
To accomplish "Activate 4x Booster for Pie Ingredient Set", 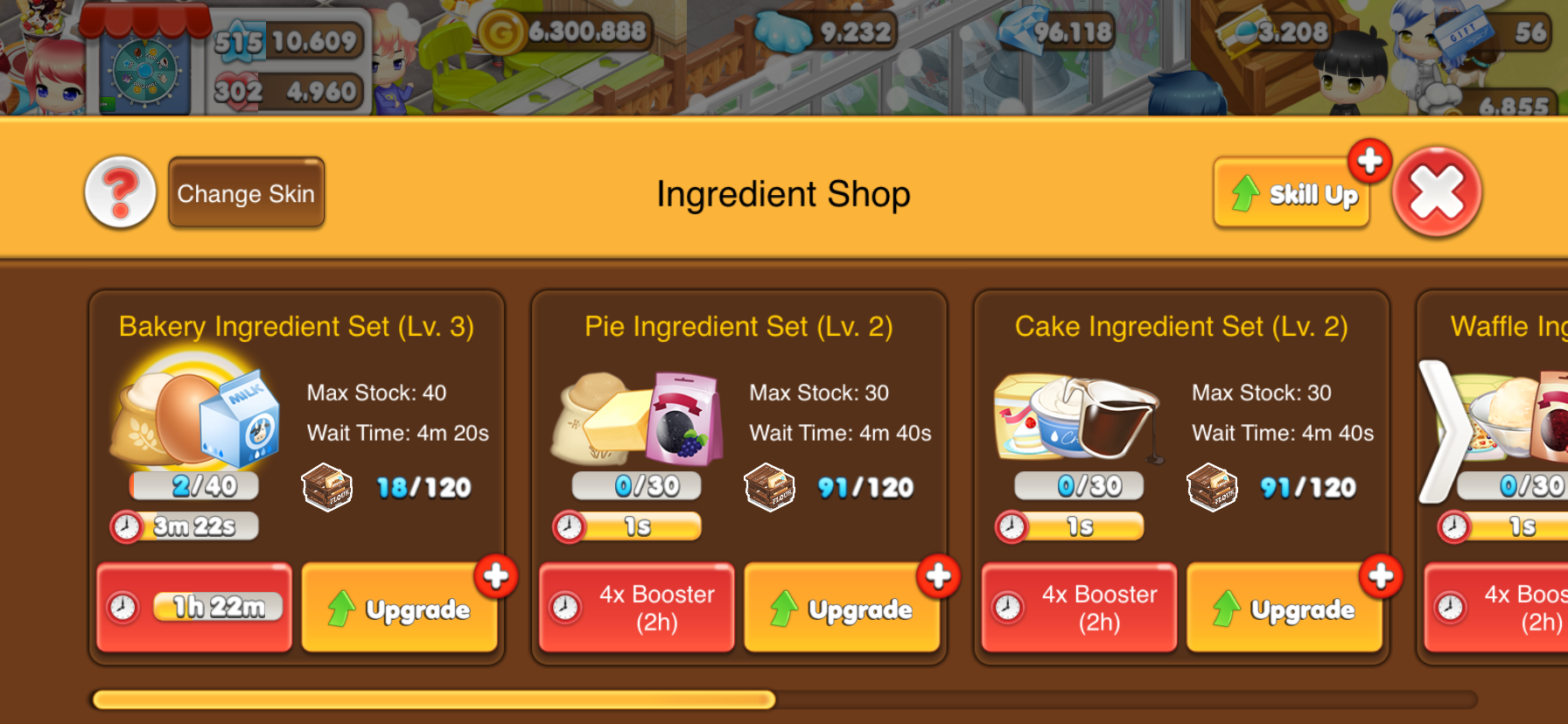I will [637, 608].
